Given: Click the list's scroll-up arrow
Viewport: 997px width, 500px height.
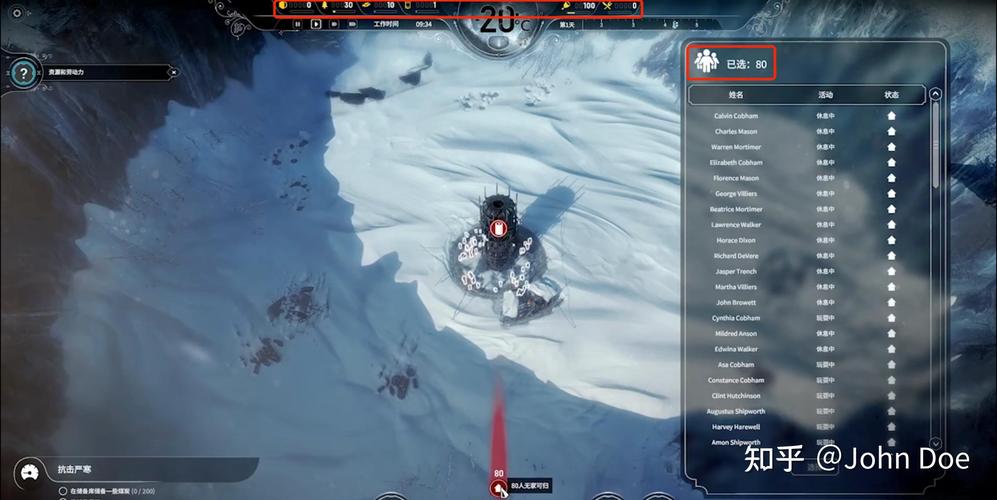Looking at the screenshot, I should click(x=935, y=95).
